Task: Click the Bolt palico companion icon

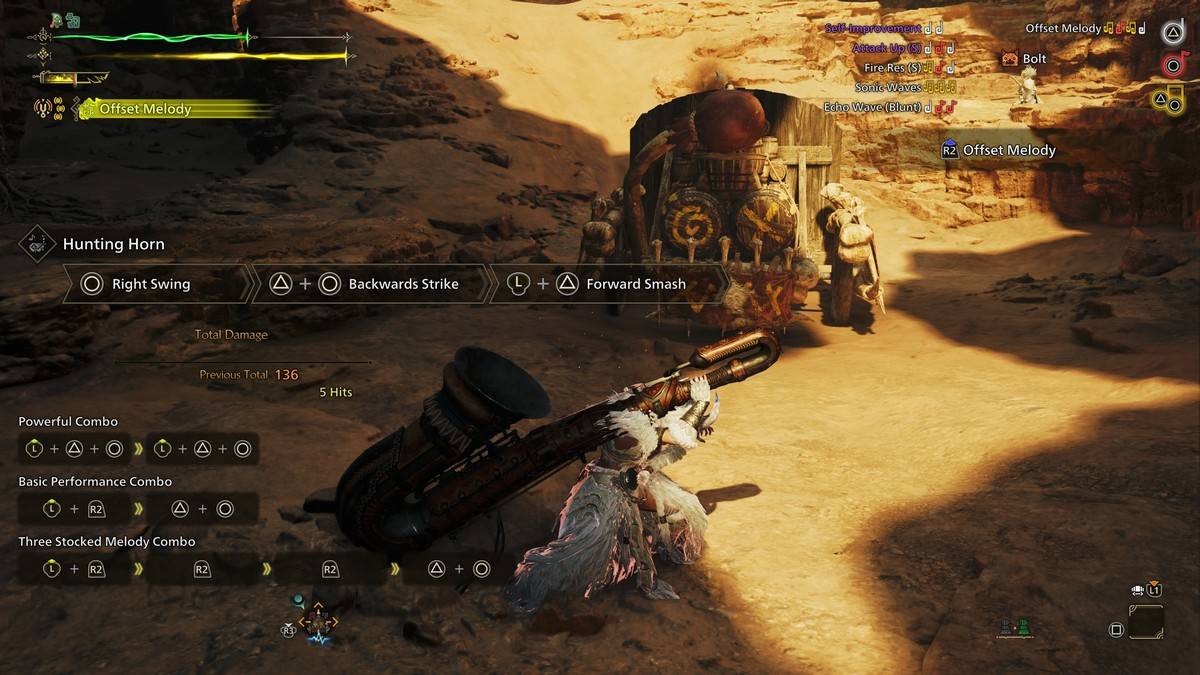Action: (1010, 59)
